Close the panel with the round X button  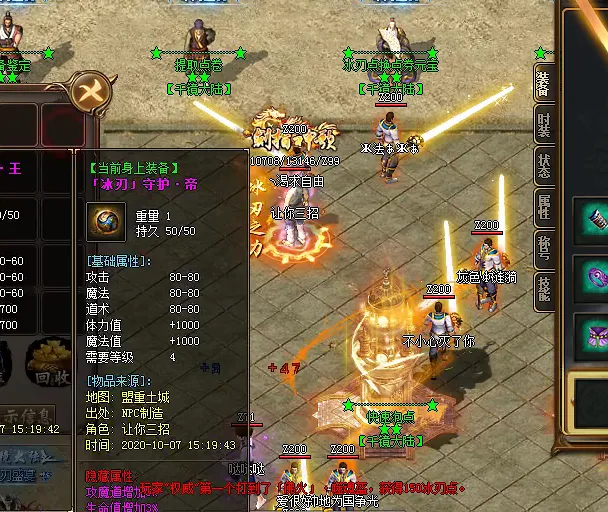(x=91, y=93)
